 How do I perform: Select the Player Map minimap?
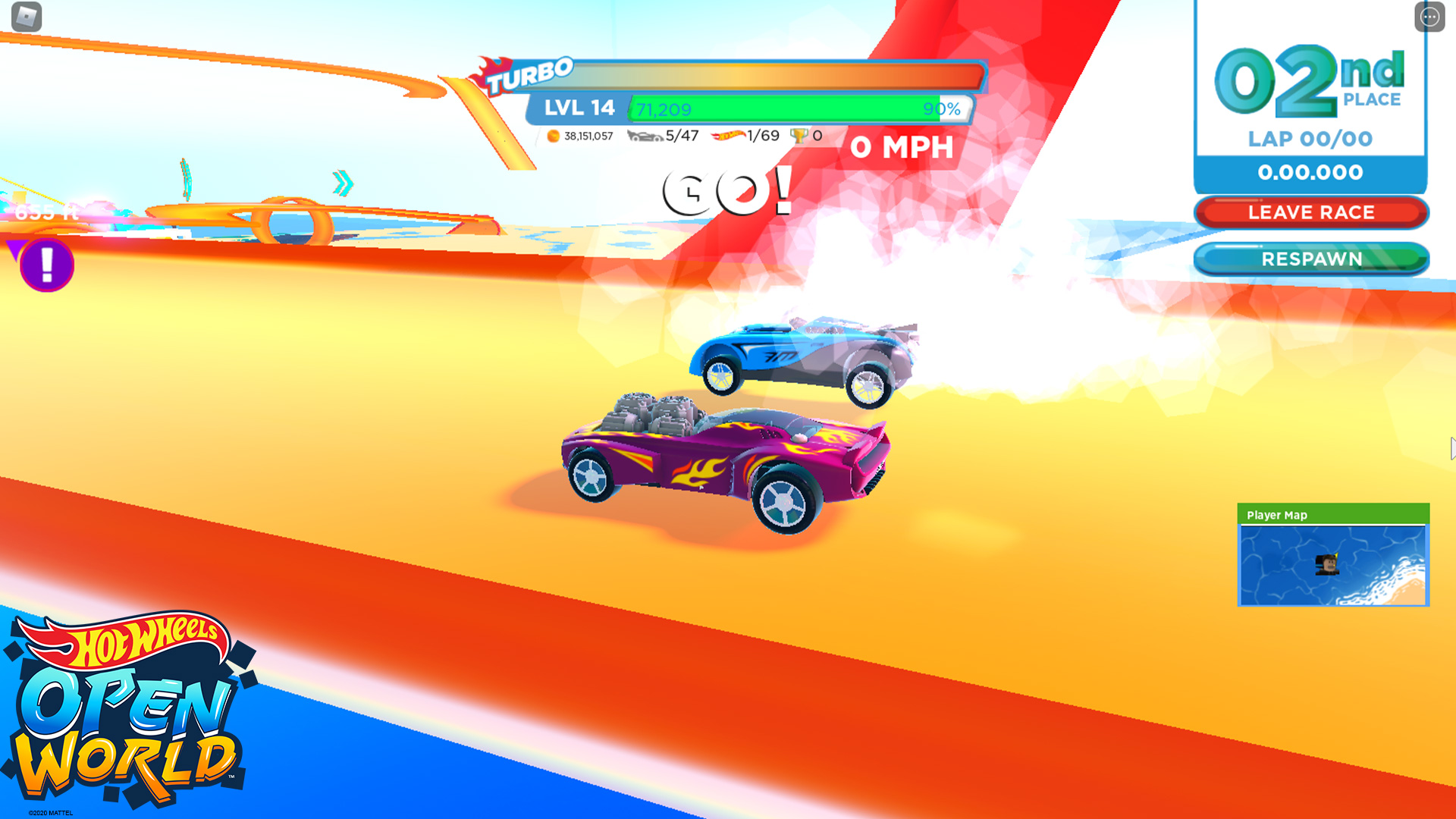[1332, 564]
